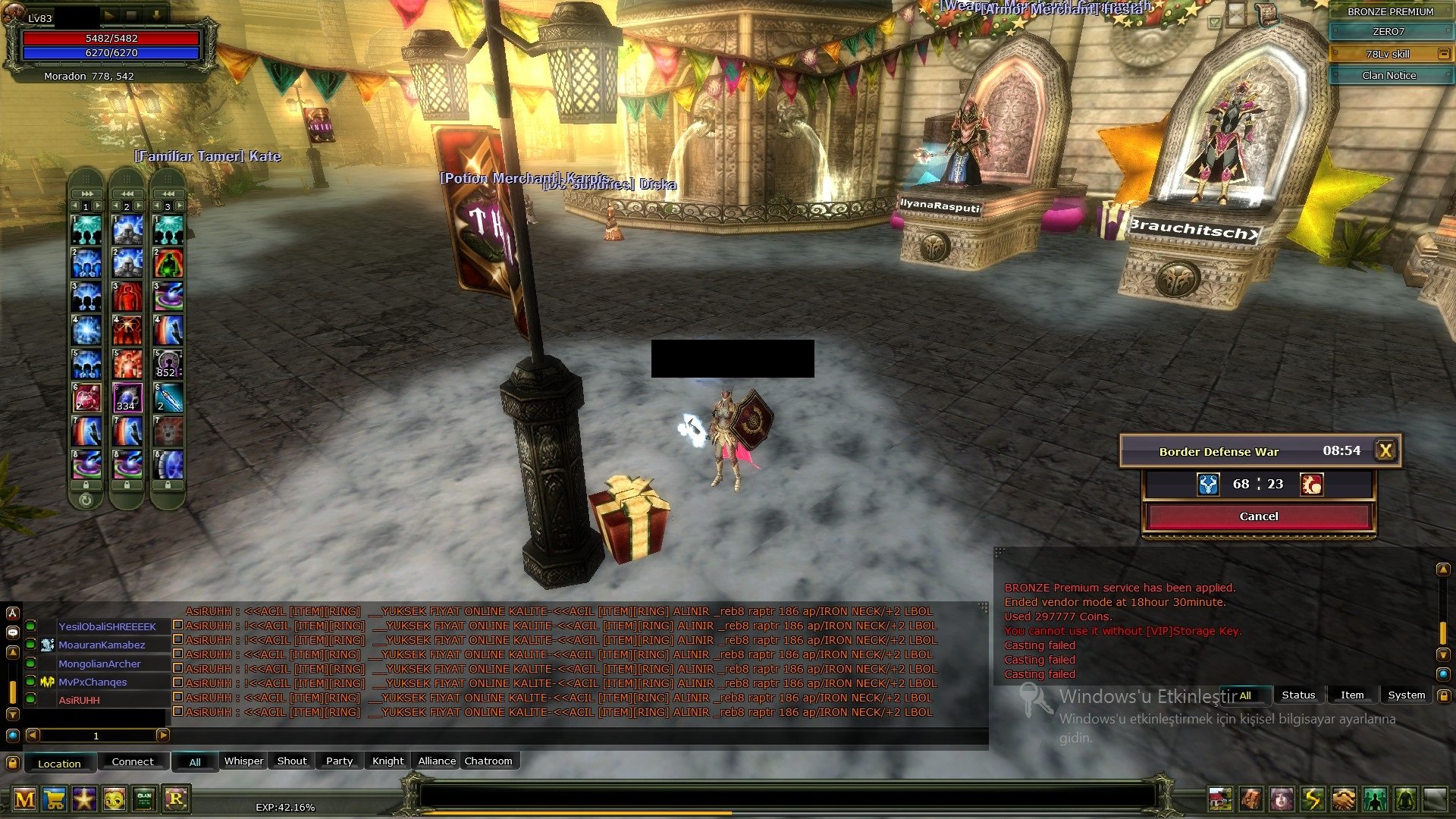The width and height of the screenshot is (1456, 819).
Task: Click the R rank icon
Action: pyautogui.click(x=177, y=800)
